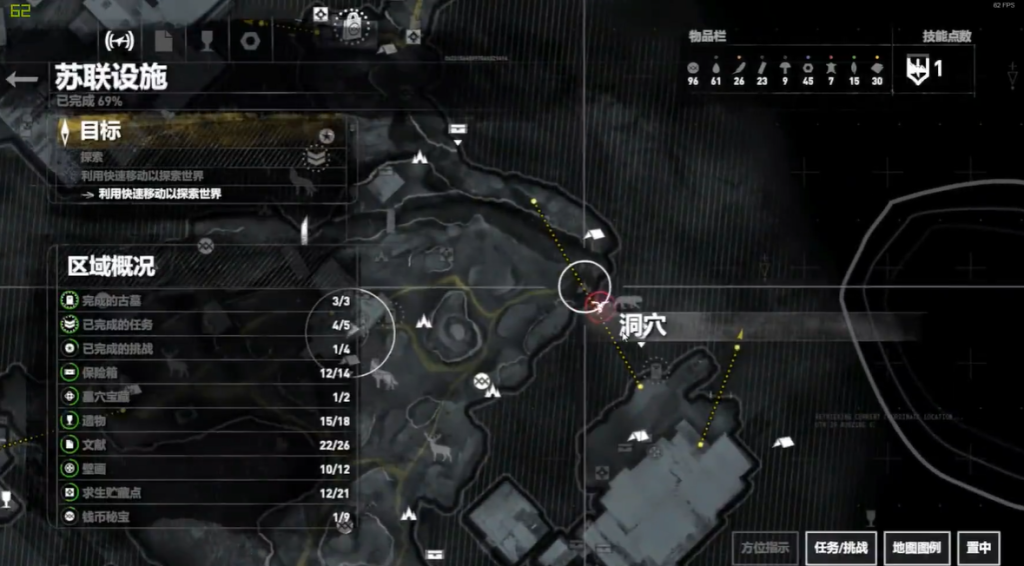Open the relics goblet tab
Viewport: 1024px width, 566px height.
pyautogui.click(x=206, y=41)
